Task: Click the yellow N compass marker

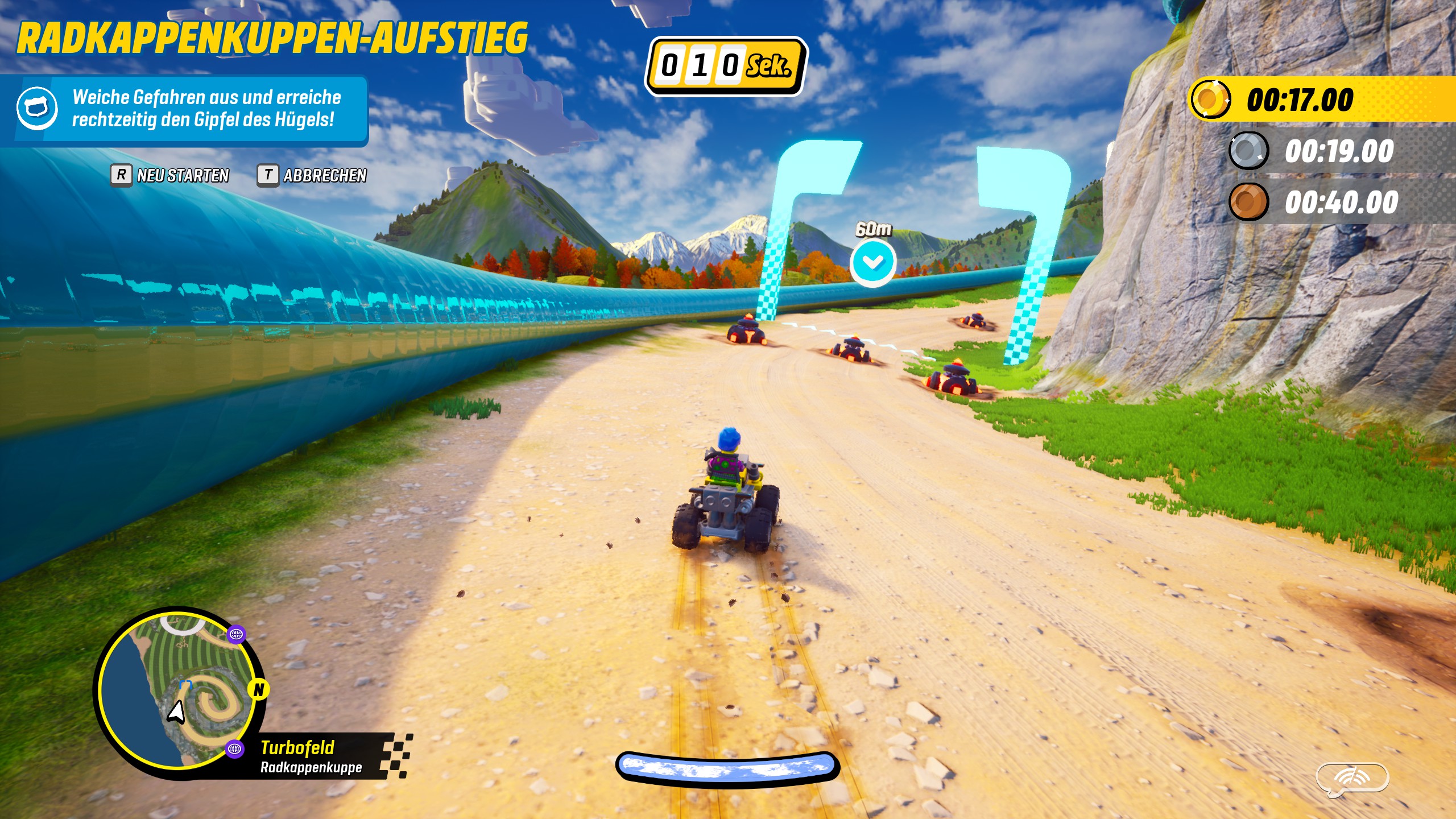Action: click(x=259, y=689)
